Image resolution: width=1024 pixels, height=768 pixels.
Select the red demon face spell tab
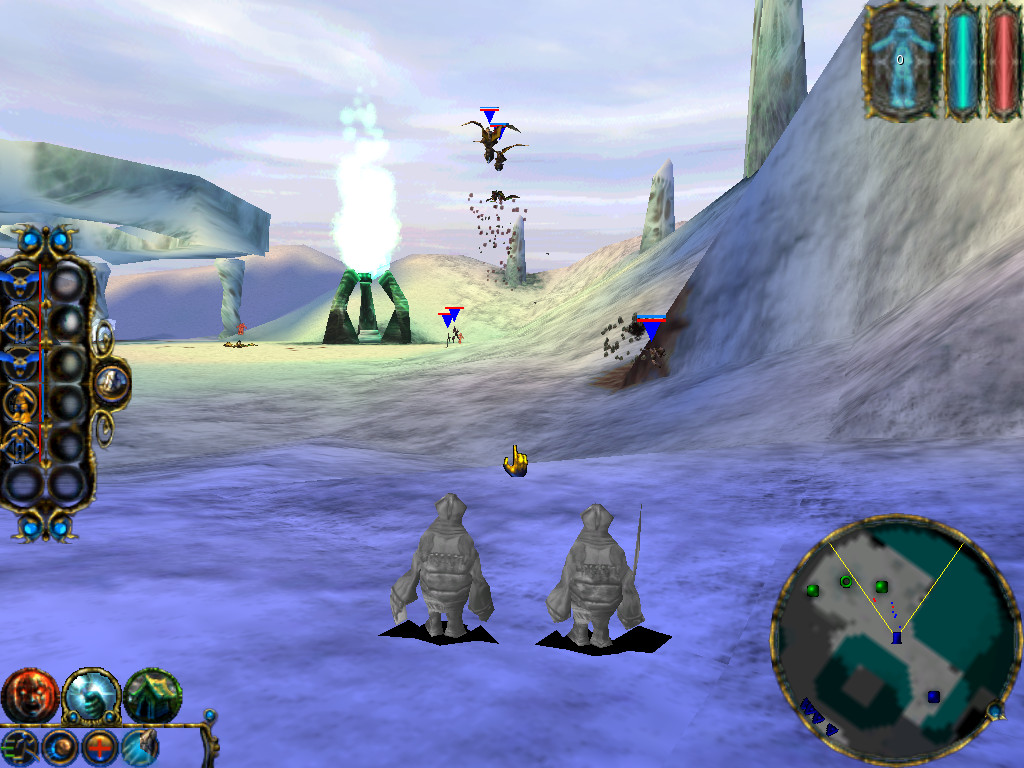(x=29, y=696)
